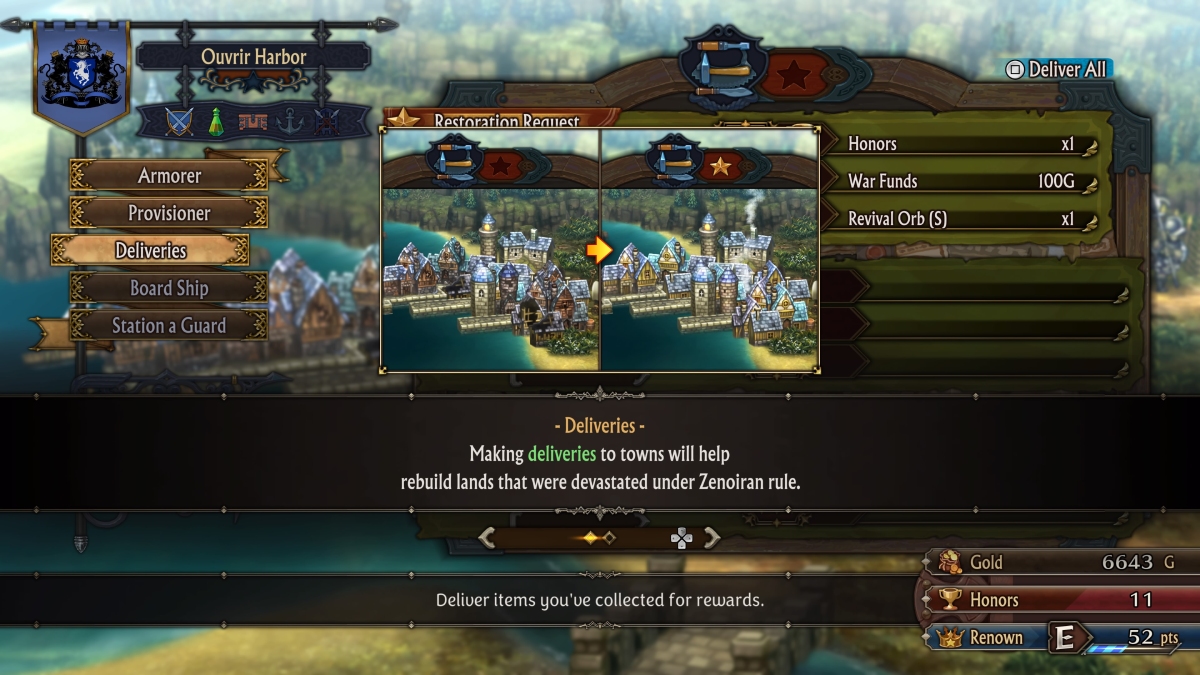This screenshot has width=1200, height=675.
Task: Click the anchor harbor icon
Action: tap(289, 122)
